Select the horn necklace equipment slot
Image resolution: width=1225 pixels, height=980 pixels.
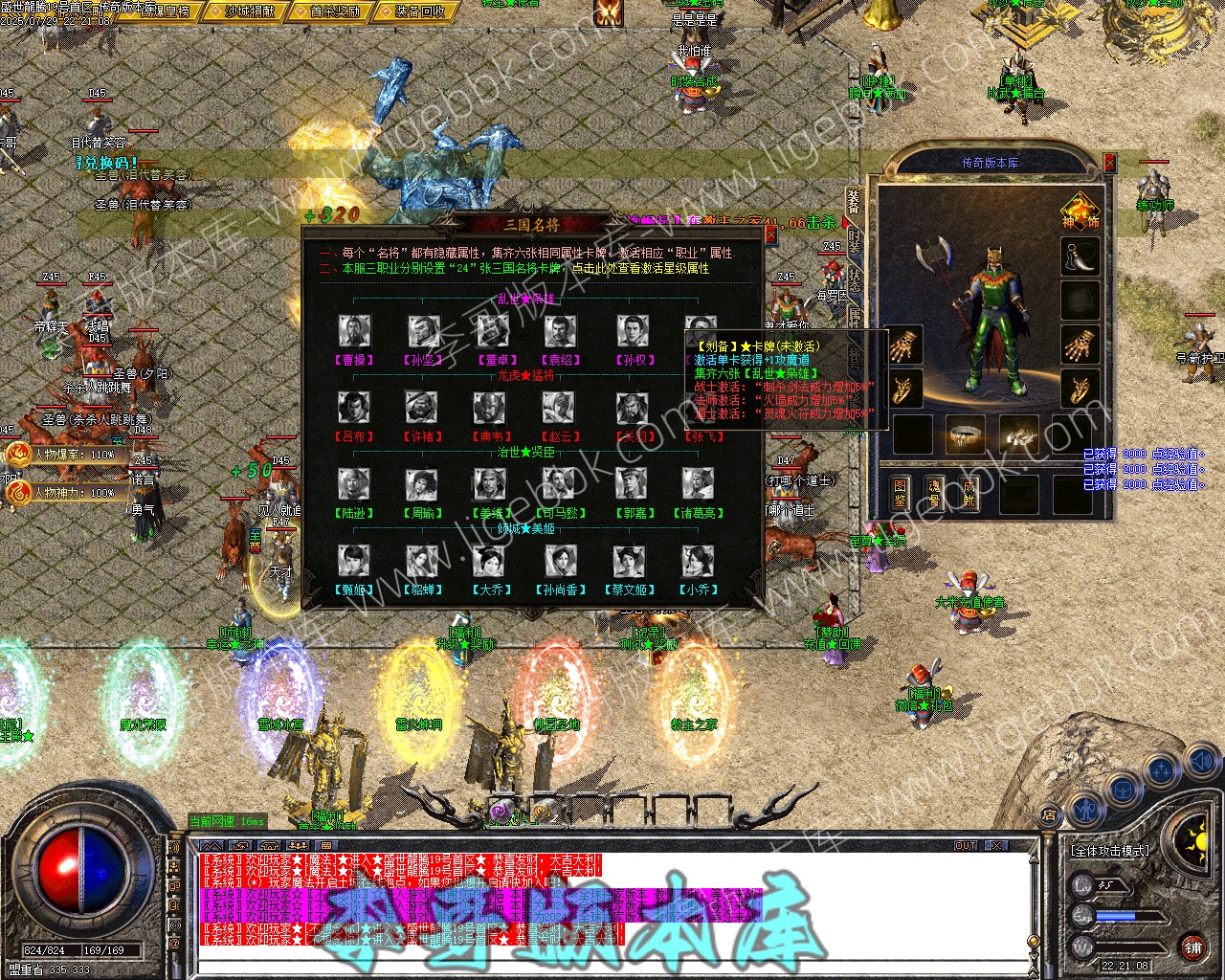pyautogui.click(x=1080, y=256)
